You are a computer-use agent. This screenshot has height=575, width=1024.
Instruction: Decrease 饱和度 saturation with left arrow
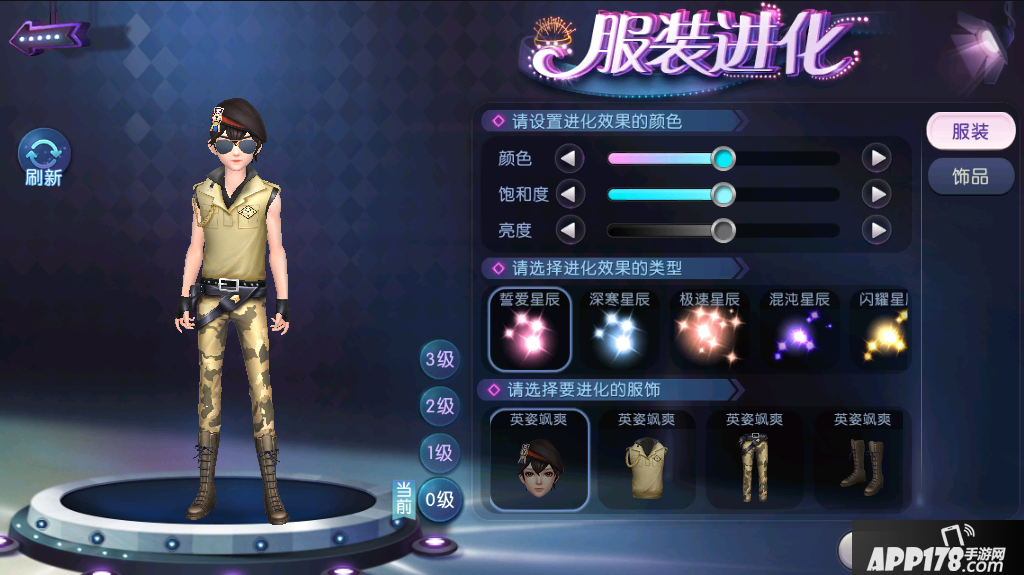[x=569, y=194]
